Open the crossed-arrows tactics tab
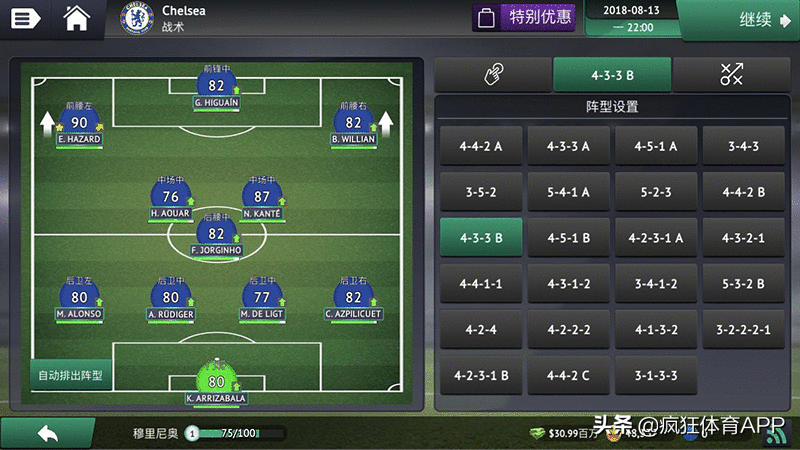The image size is (800, 450). click(x=731, y=75)
